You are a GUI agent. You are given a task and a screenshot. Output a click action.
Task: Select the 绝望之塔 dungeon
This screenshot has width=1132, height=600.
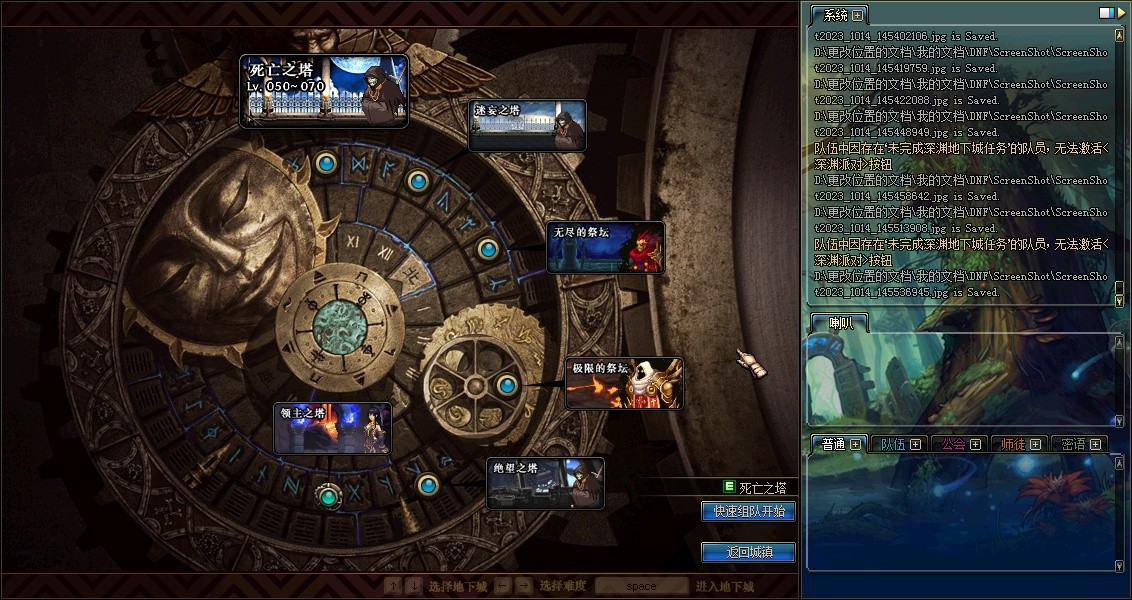click(x=545, y=483)
